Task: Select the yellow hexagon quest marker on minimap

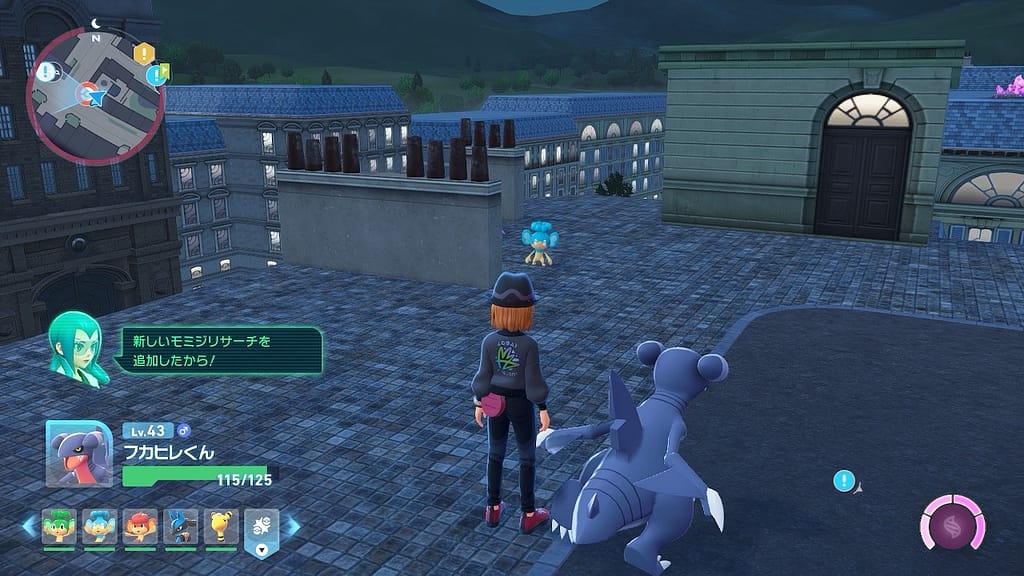Action: [x=144, y=53]
